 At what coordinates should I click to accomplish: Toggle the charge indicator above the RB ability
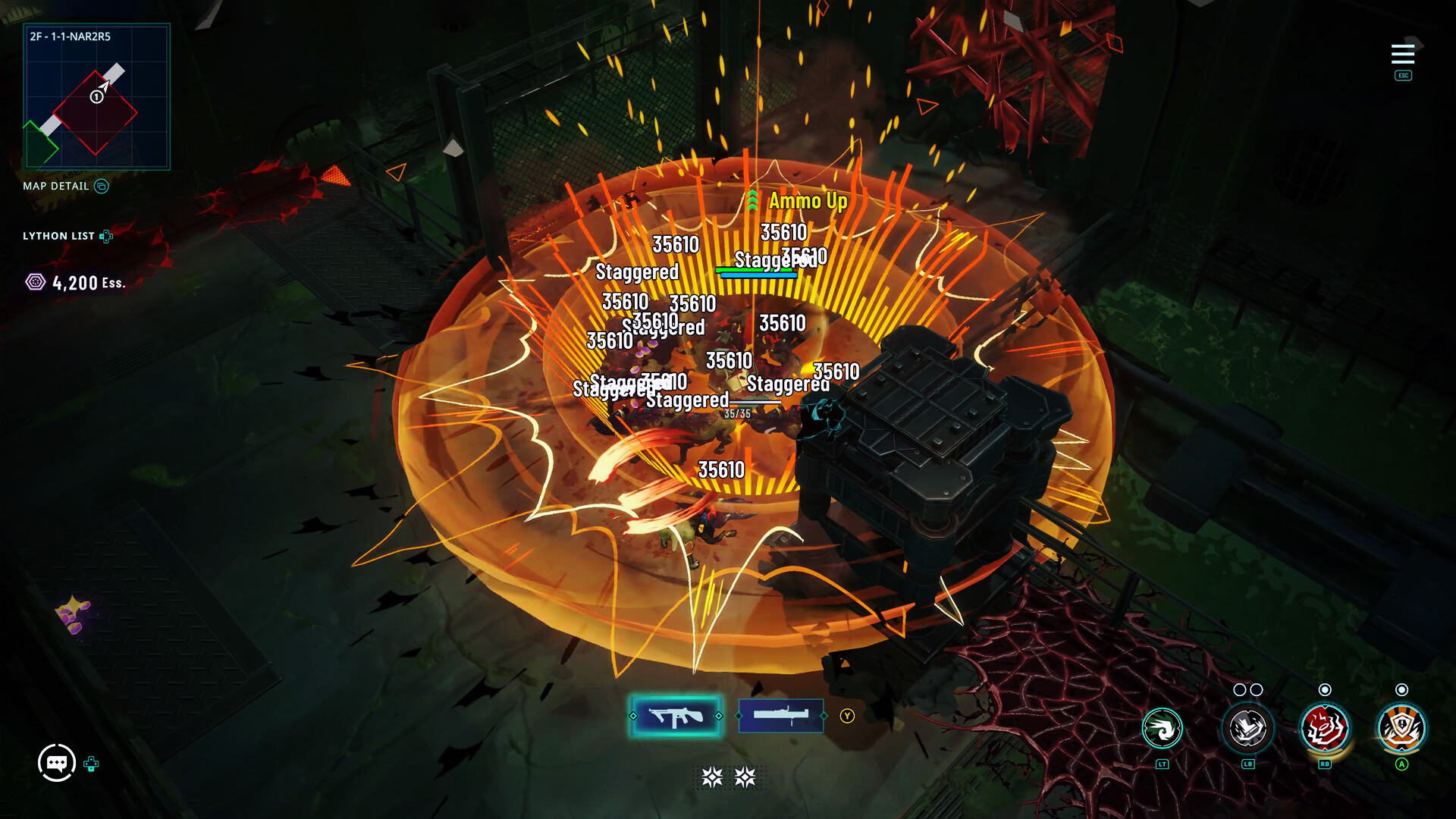(1326, 691)
